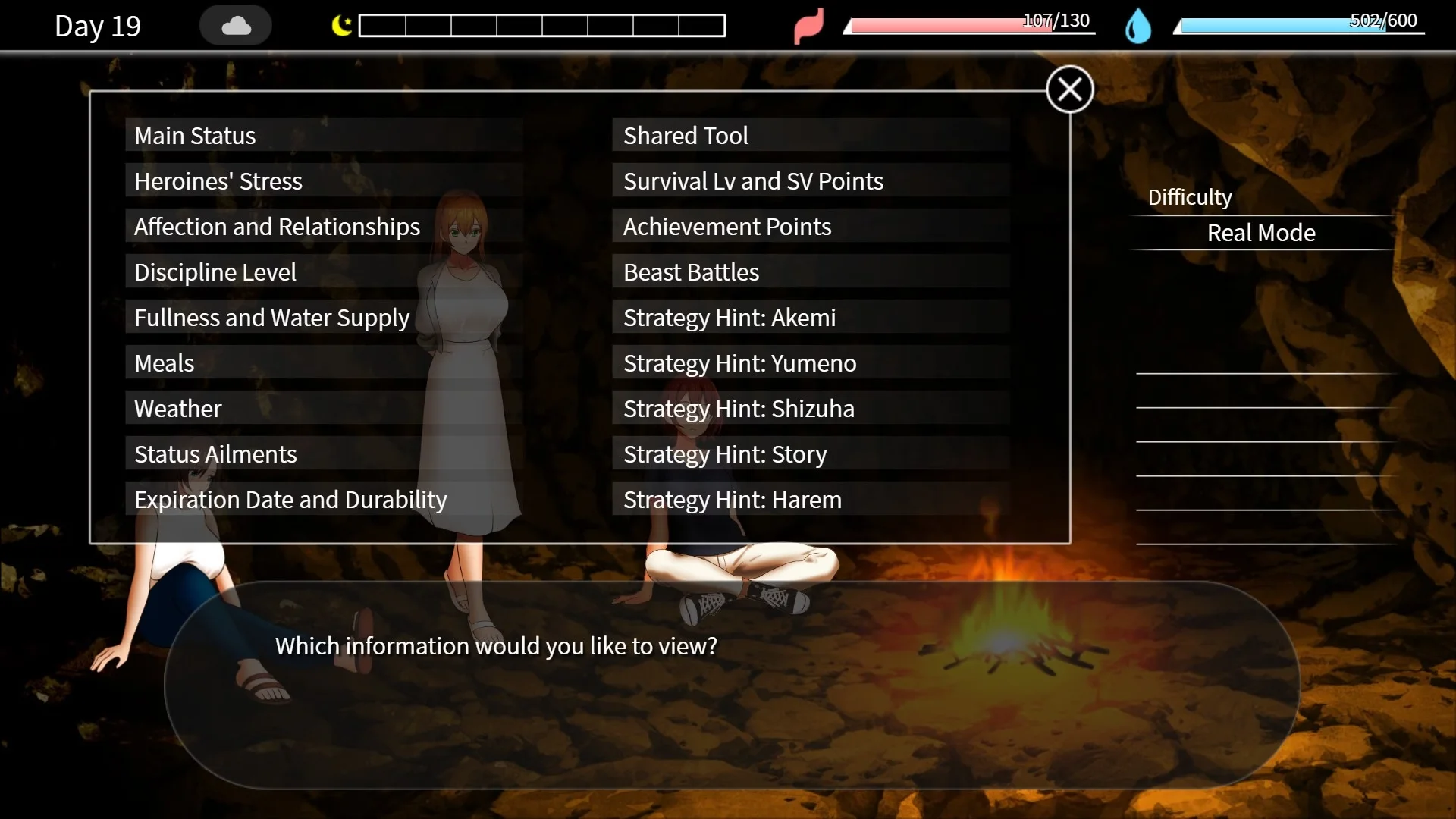The width and height of the screenshot is (1456, 819).
Task: Close the information menu with X
Action: [x=1069, y=89]
